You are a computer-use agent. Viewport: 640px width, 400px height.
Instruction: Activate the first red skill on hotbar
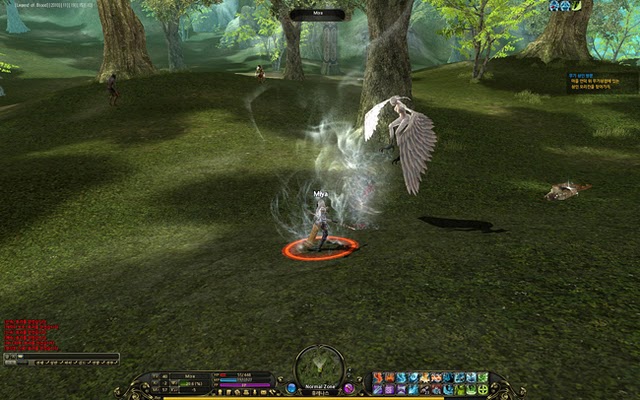tap(378, 378)
